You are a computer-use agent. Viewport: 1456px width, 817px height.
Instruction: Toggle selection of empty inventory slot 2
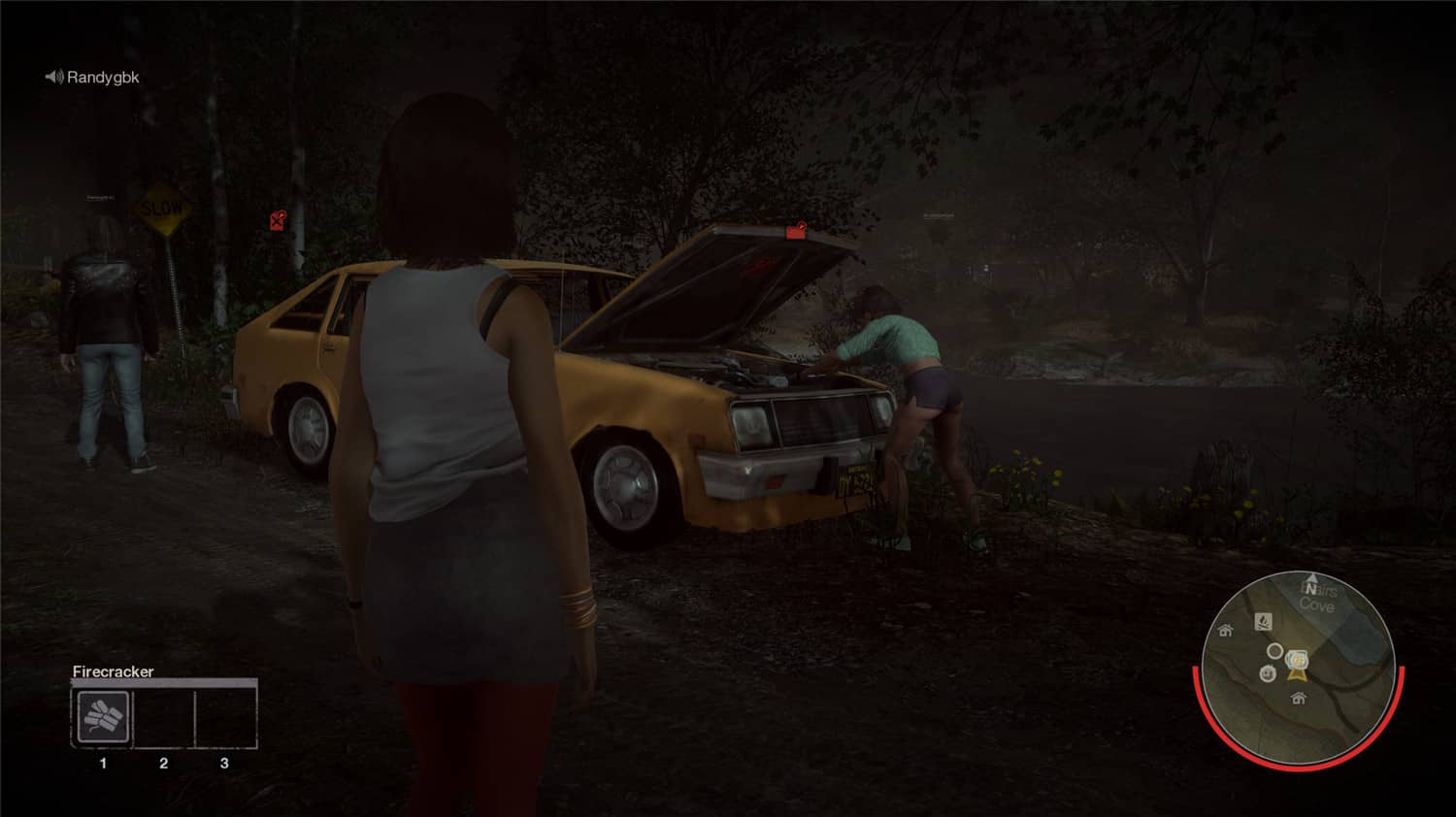click(x=163, y=716)
